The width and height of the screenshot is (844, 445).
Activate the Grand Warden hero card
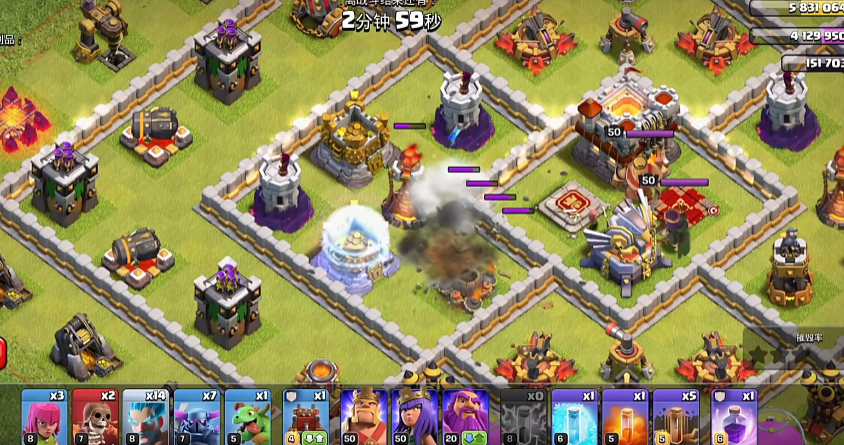point(465,417)
